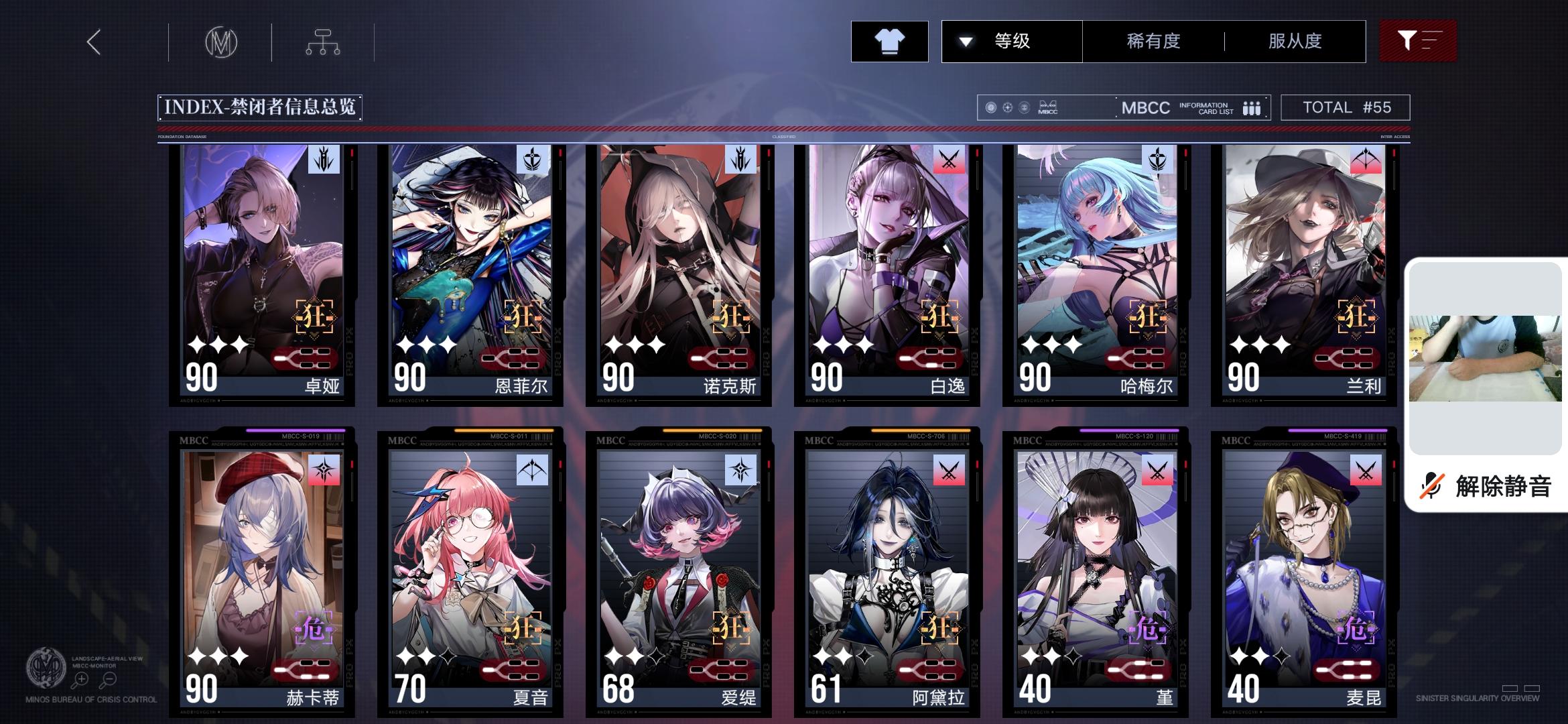Select the hierarchy/org chart icon
Viewport: 1568px width, 724px height.
pyautogui.click(x=324, y=42)
